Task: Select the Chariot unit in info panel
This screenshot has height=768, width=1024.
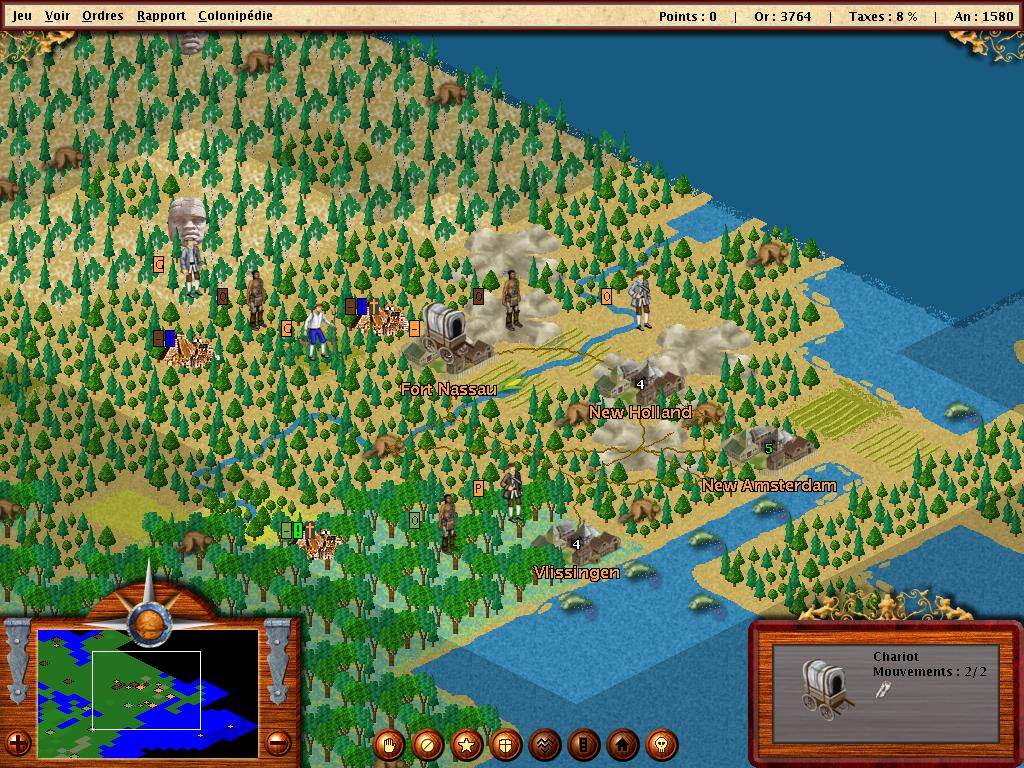Action: tap(829, 688)
